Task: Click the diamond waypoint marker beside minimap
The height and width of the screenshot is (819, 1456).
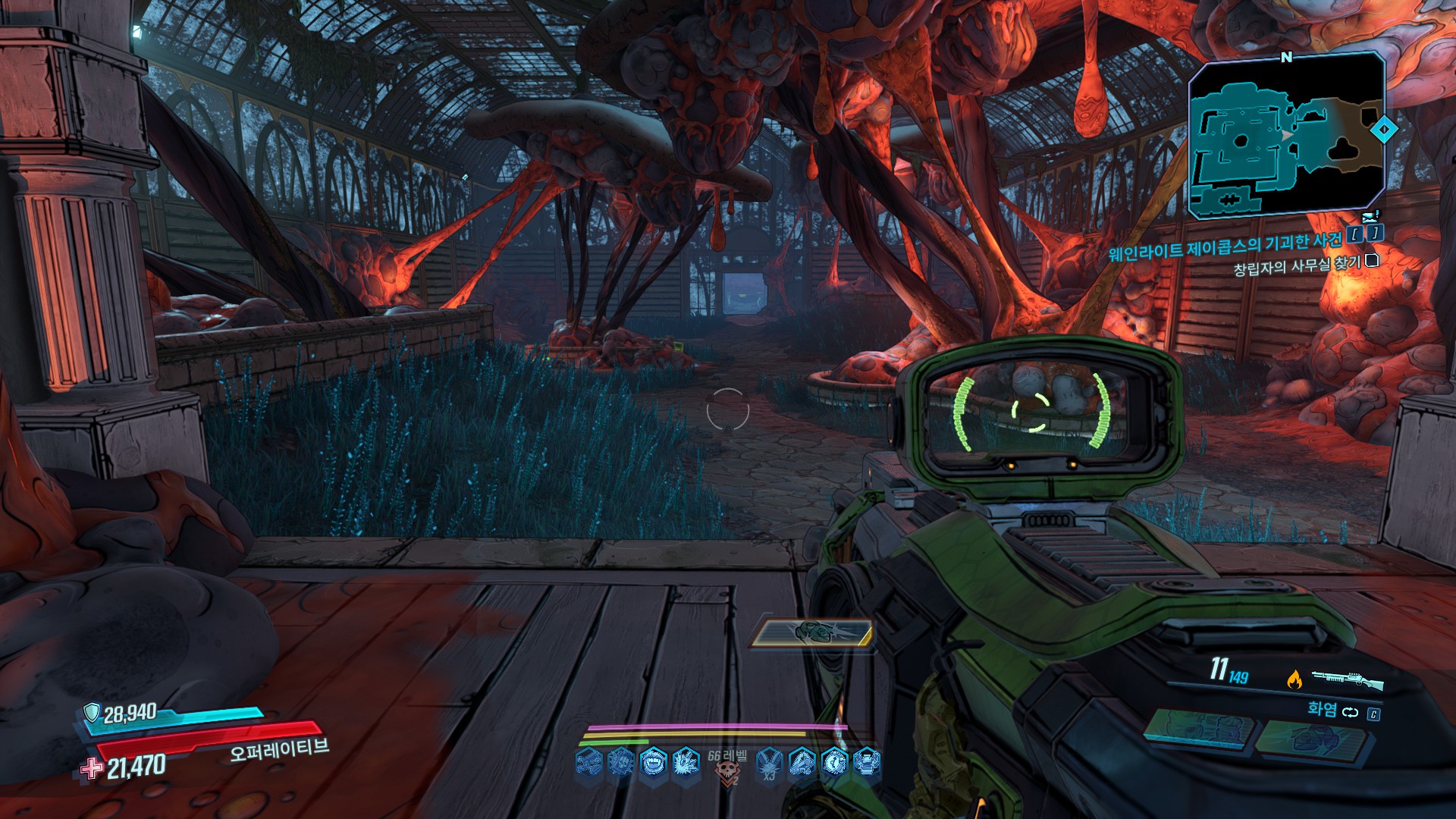Action: (x=1384, y=130)
